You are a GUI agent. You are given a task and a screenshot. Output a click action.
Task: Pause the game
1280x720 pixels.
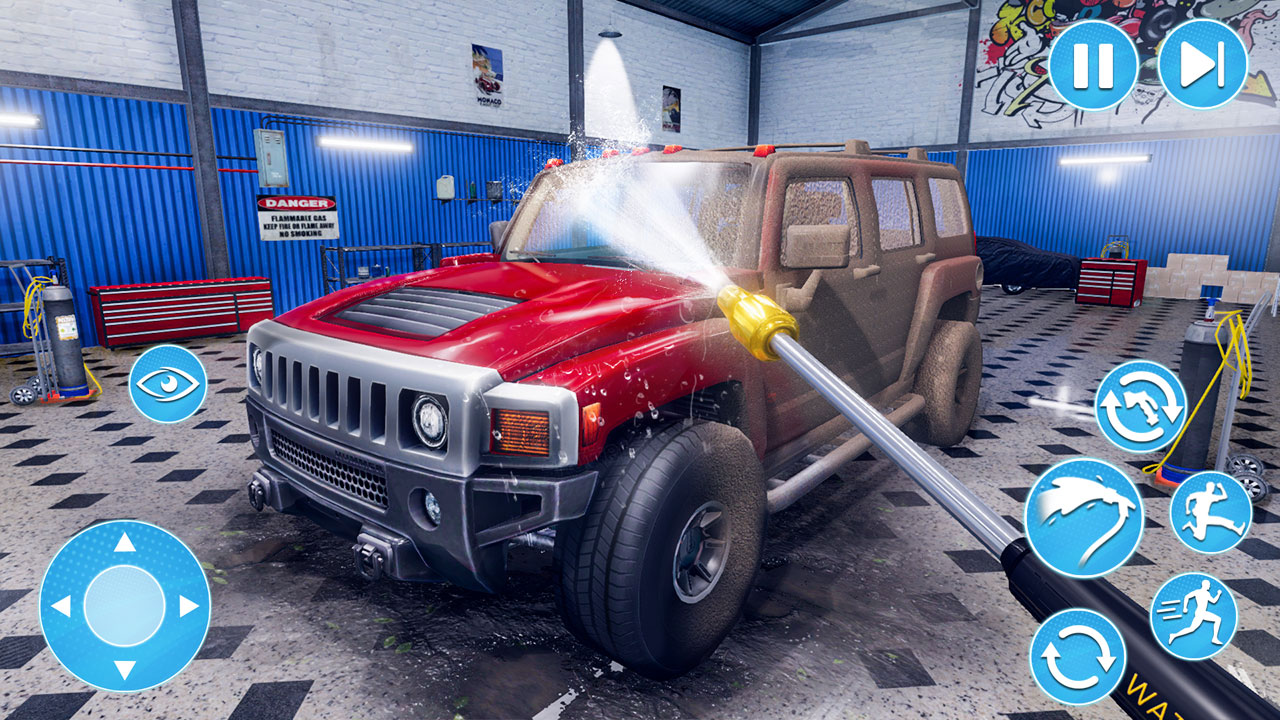[x=1093, y=67]
